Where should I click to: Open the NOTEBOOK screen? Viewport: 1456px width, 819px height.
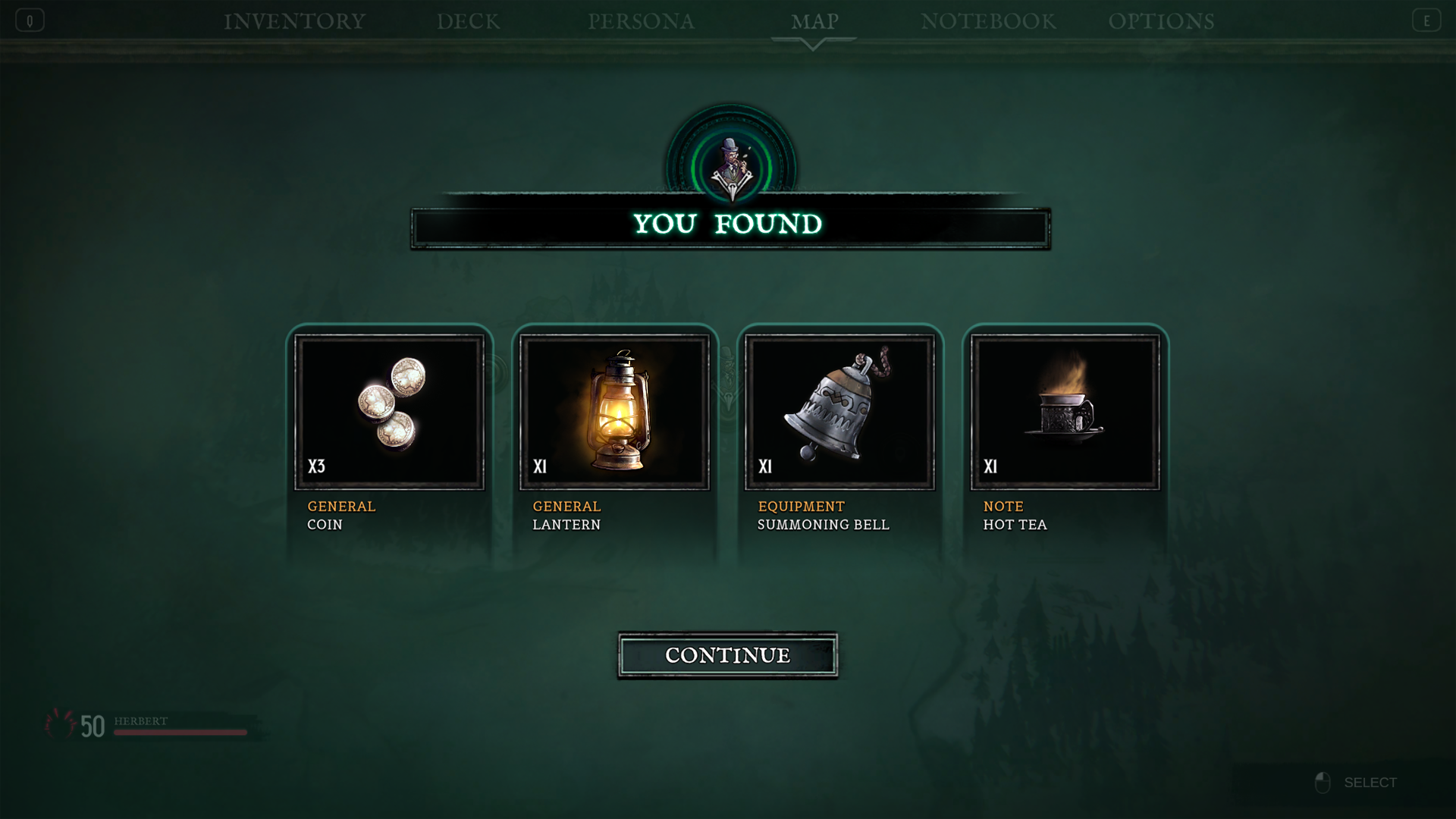[x=988, y=21]
